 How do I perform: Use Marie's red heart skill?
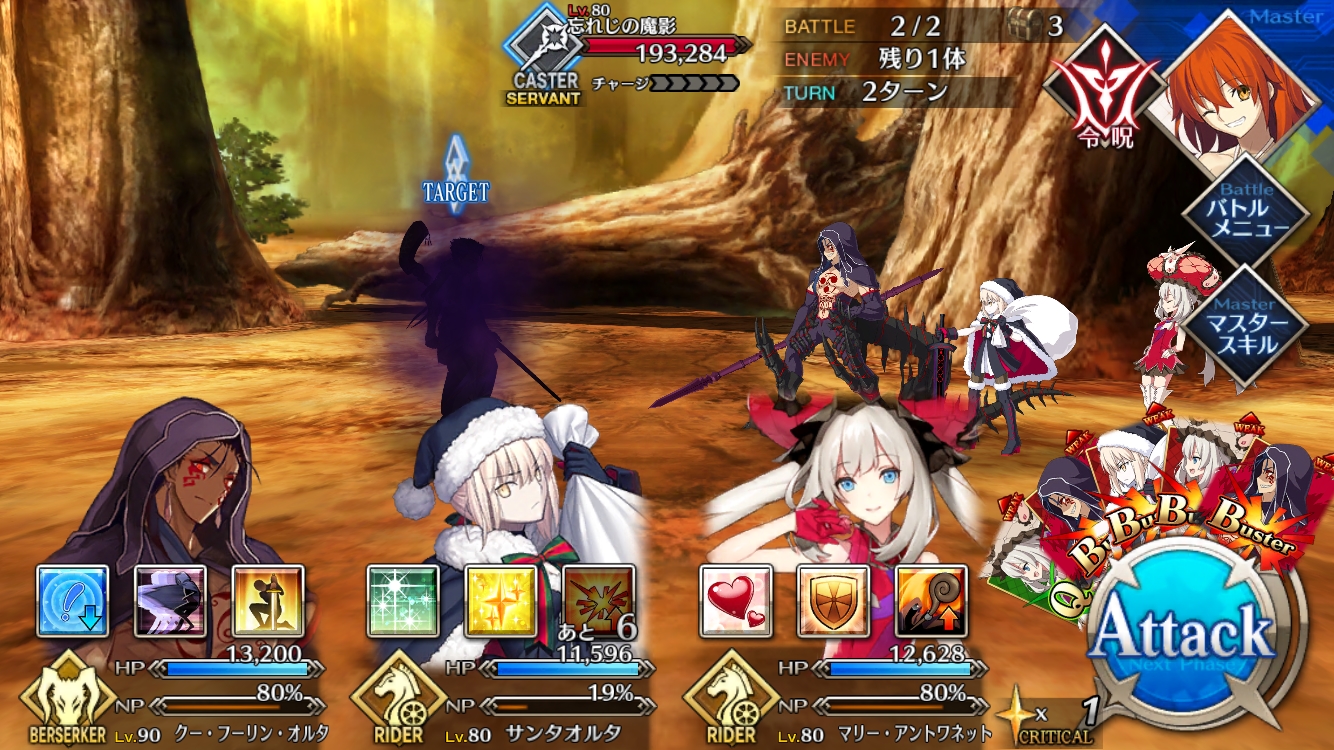[x=736, y=601]
